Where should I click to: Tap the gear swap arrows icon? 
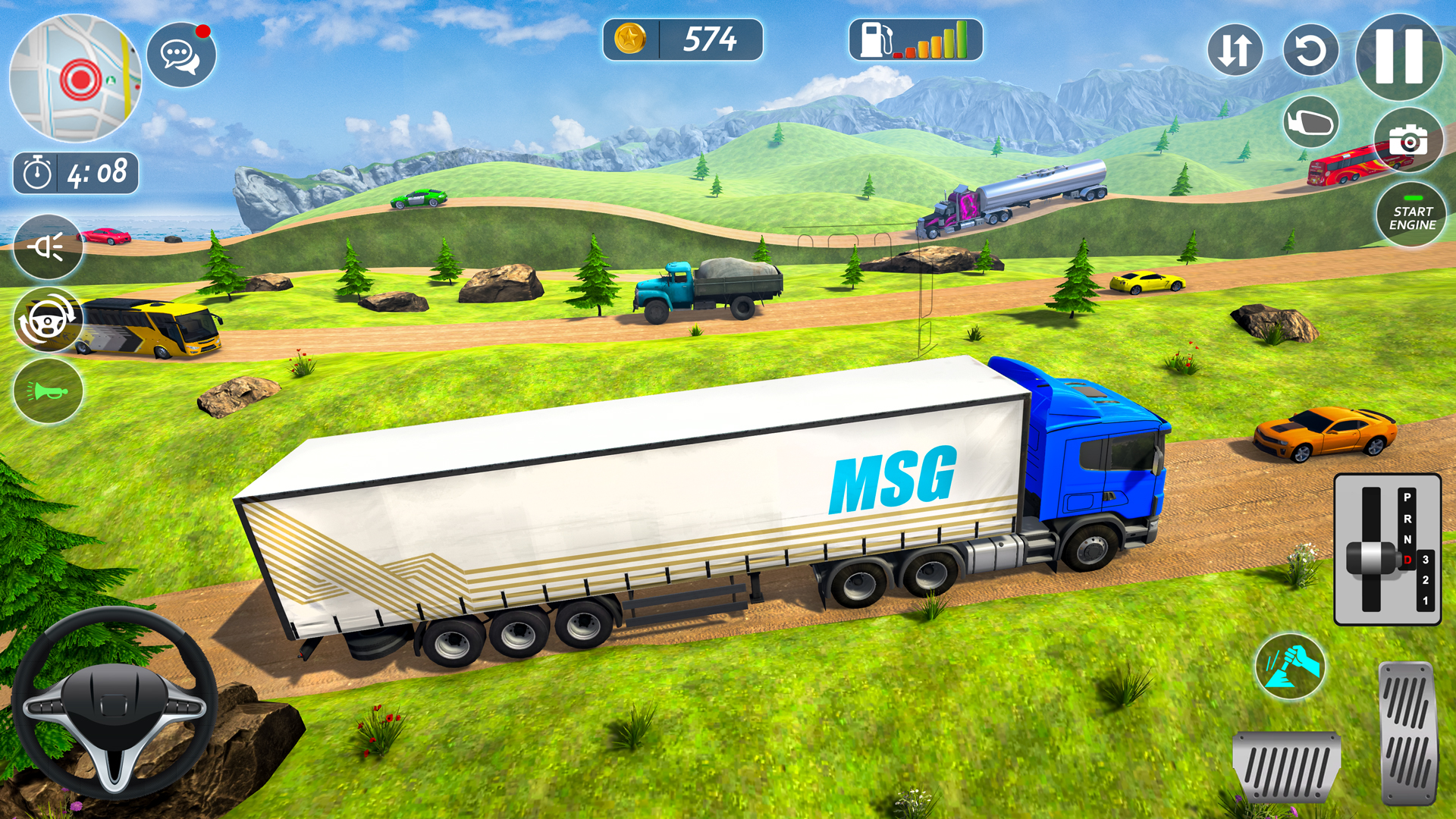tap(1235, 49)
